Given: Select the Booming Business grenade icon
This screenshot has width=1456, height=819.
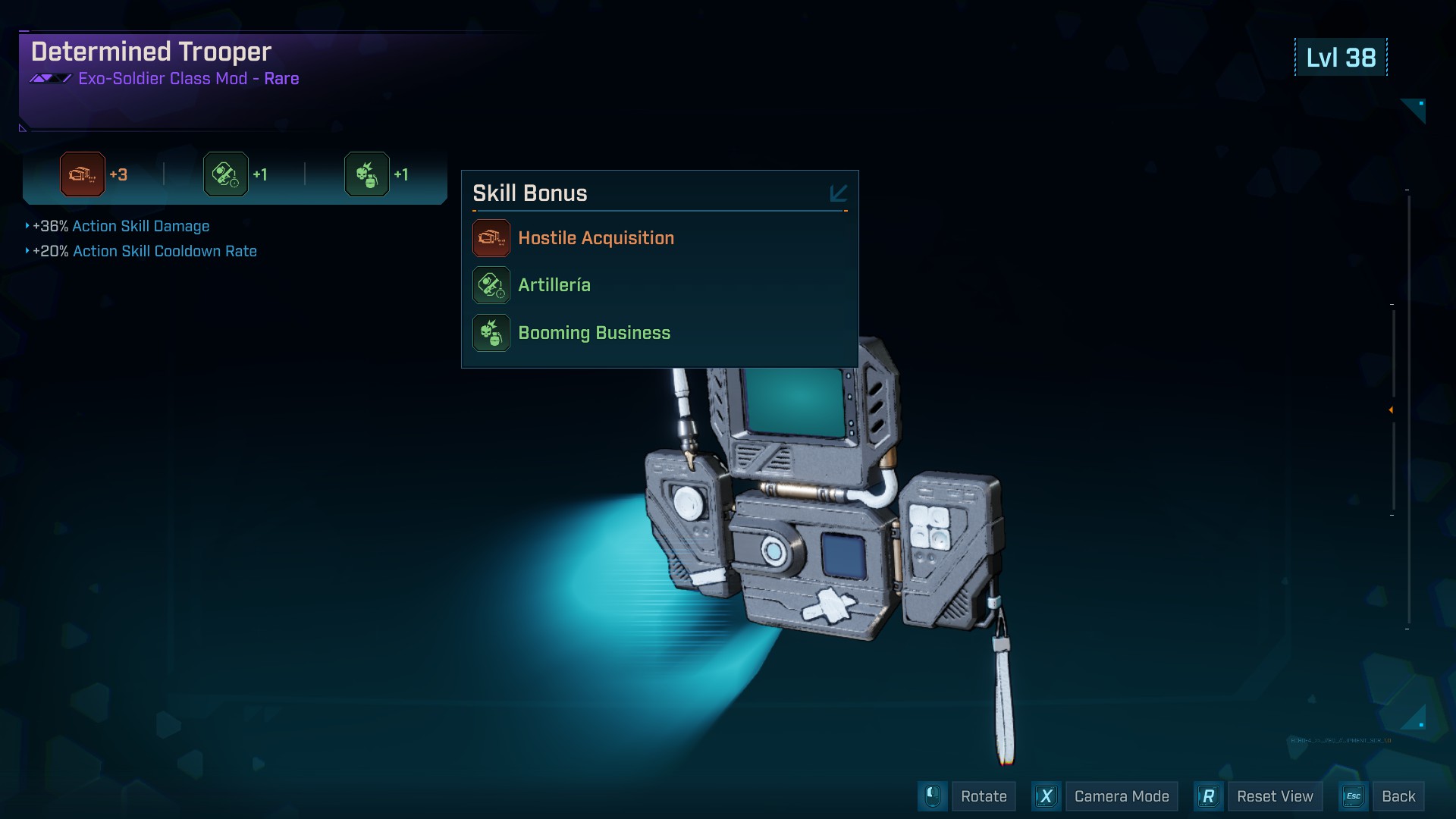Looking at the screenshot, I should pos(491,332).
